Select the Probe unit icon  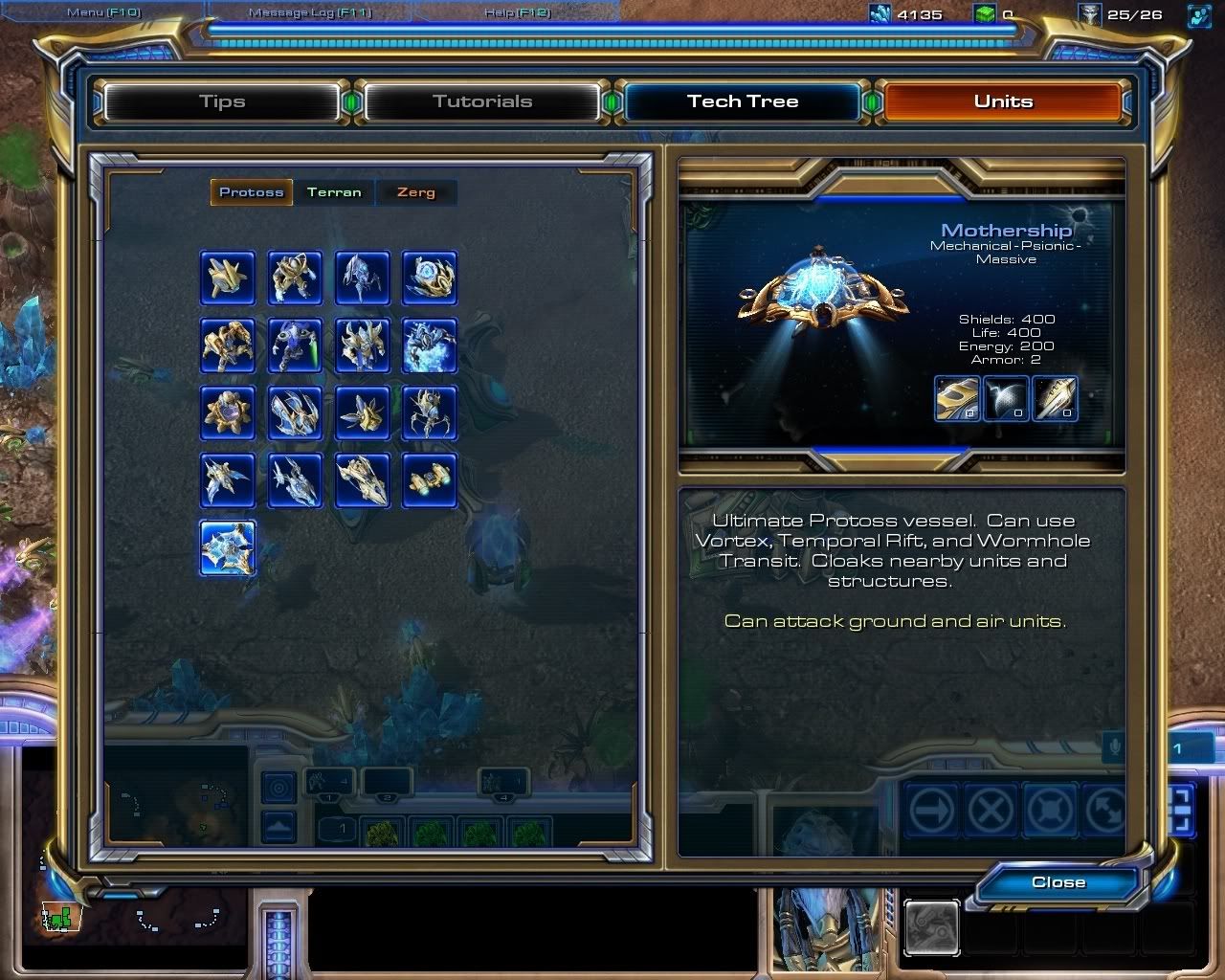tap(227, 278)
